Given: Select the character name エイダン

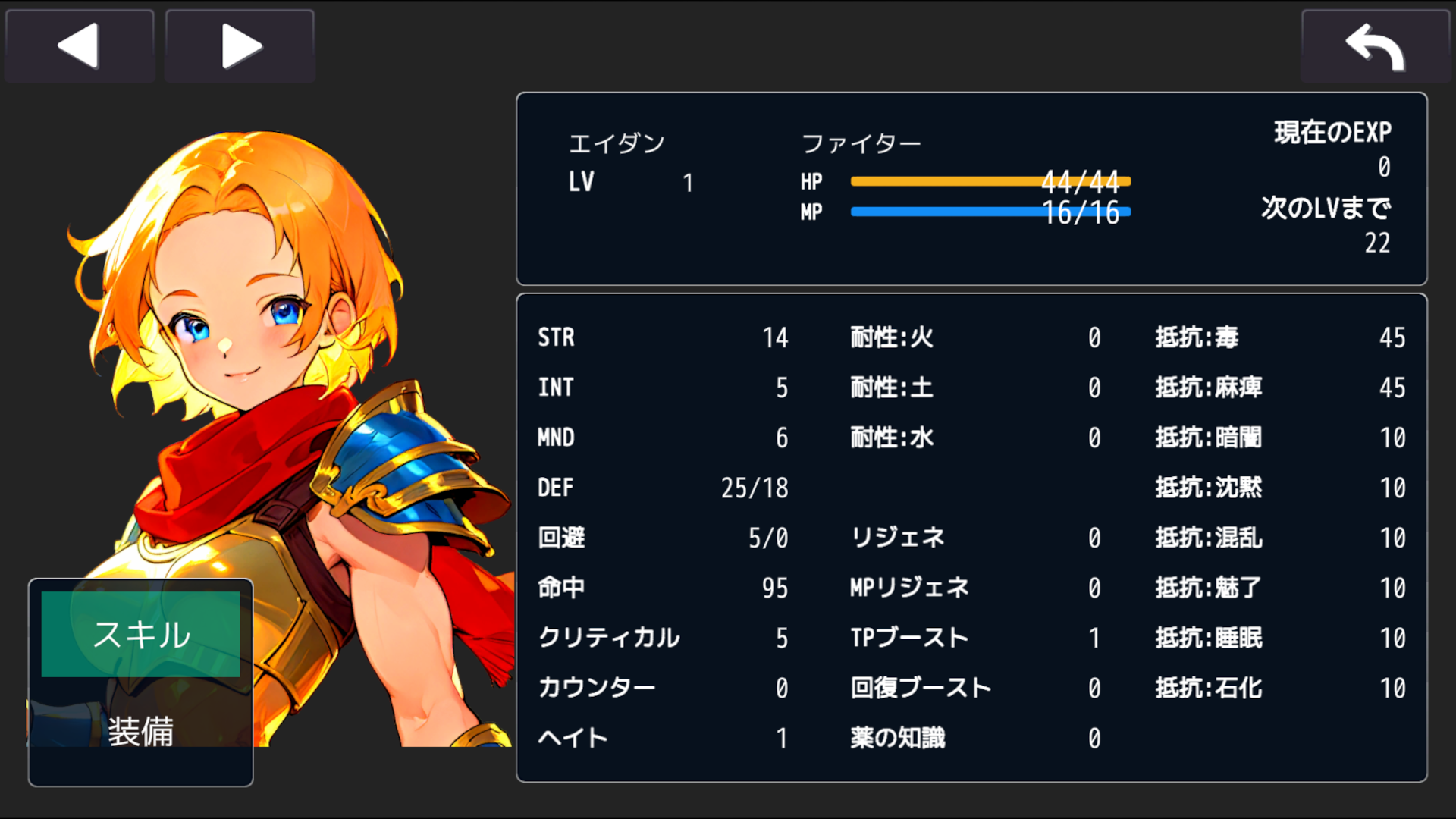Looking at the screenshot, I should pos(617,143).
